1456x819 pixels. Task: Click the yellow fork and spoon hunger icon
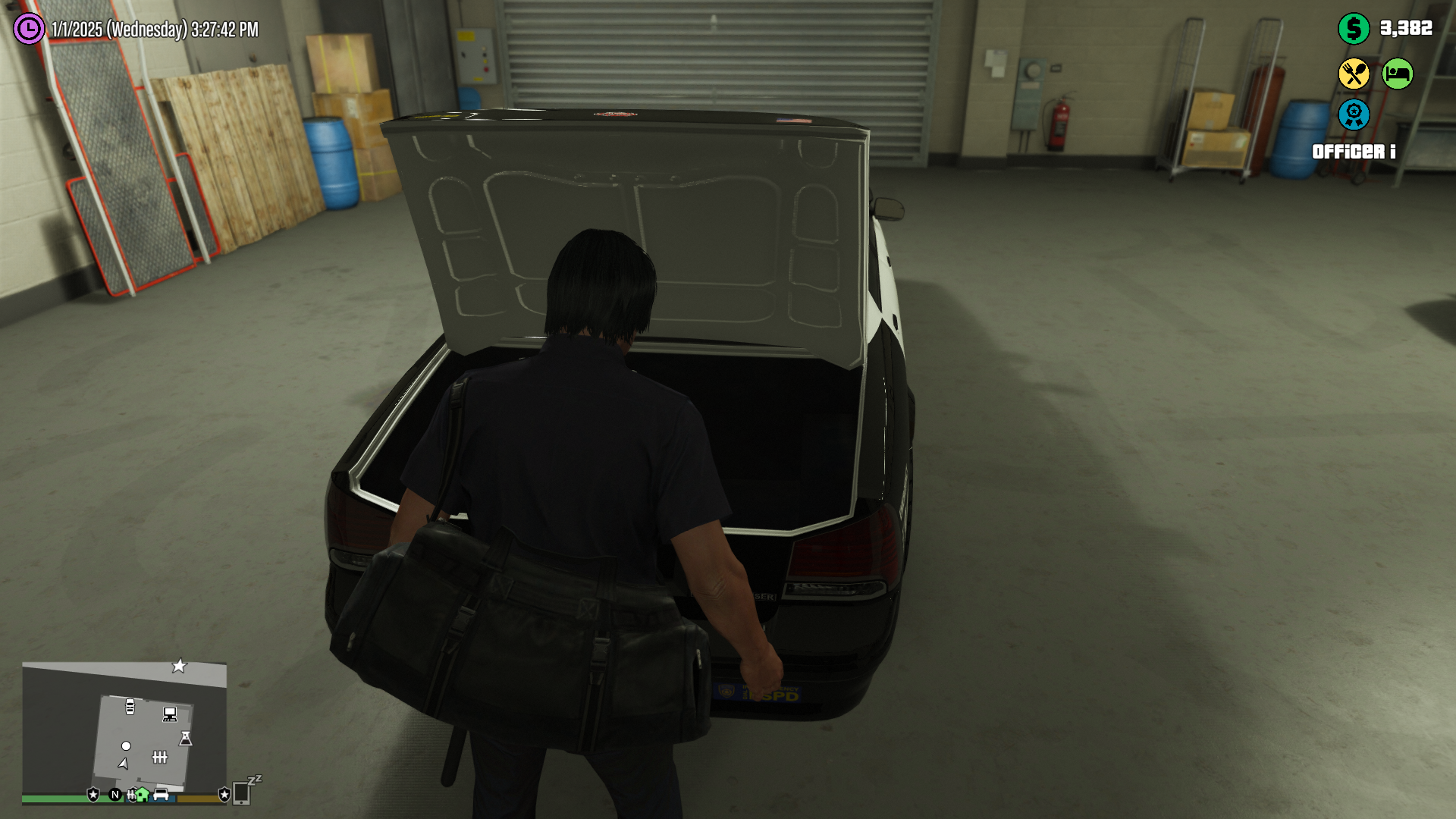[x=1354, y=74]
